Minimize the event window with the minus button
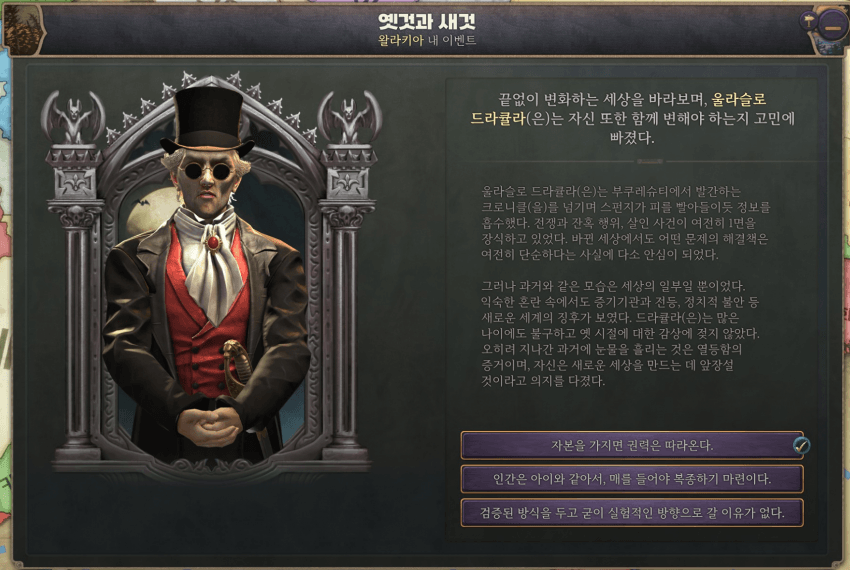Image resolution: width=850 pixels, height=570 pixels. coord(832,27)
